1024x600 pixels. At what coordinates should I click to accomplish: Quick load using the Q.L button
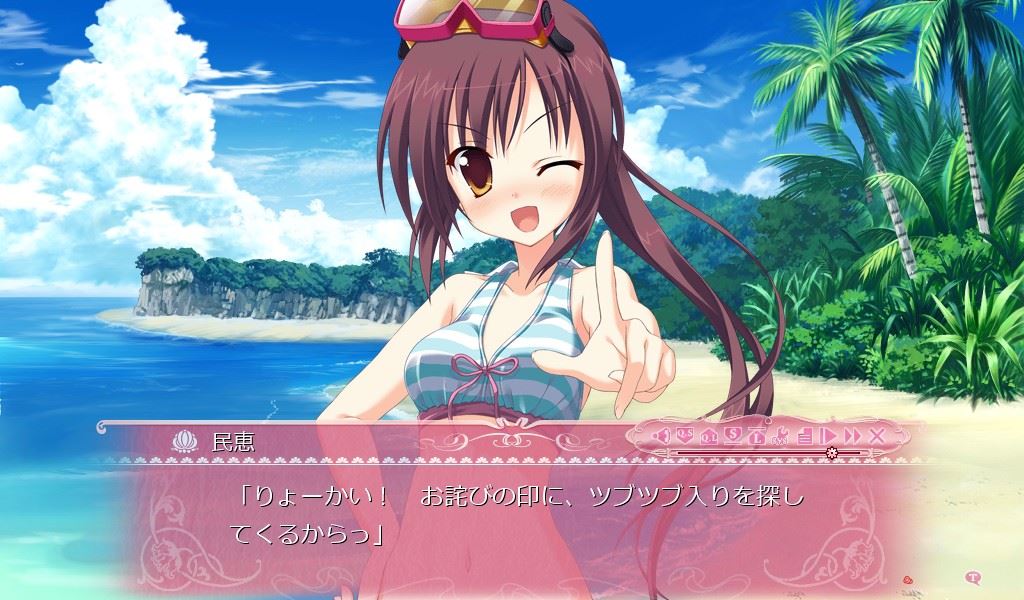tap(709, 435)
